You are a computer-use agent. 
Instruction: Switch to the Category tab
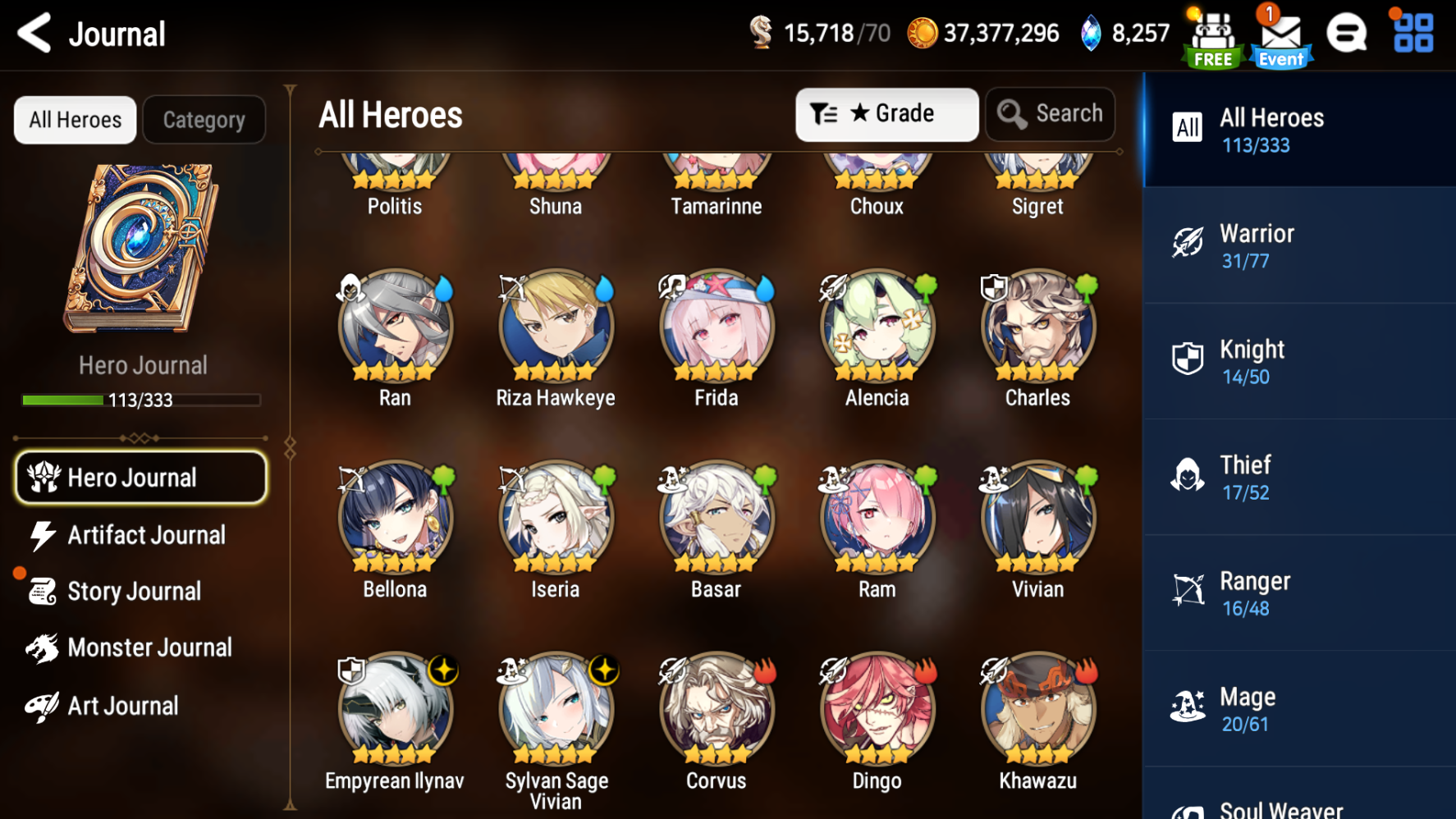point(204,120)
